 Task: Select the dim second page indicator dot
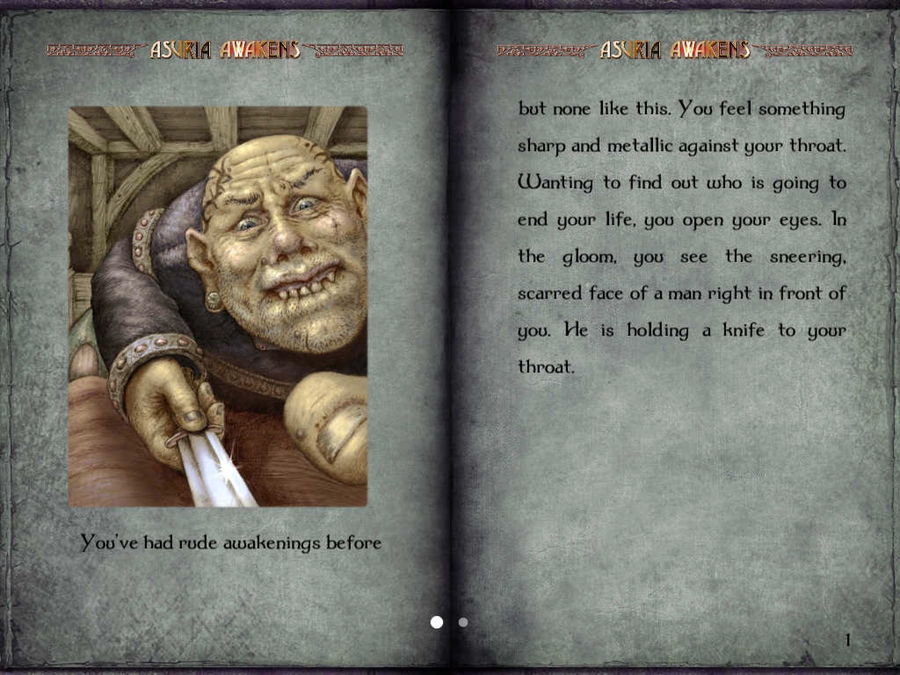[463, 622]
